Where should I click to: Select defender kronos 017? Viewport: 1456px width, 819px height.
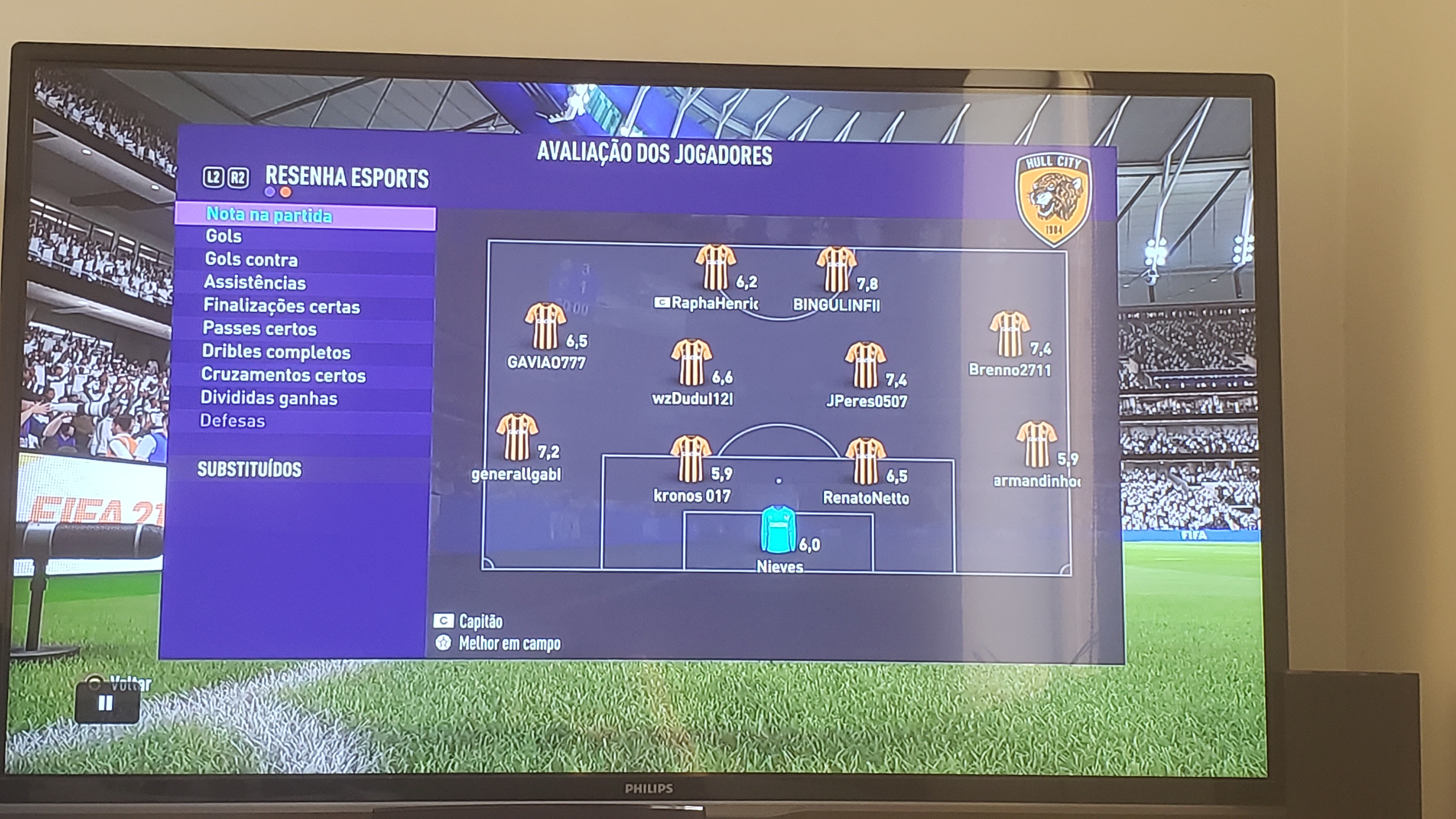pos(690,459)
